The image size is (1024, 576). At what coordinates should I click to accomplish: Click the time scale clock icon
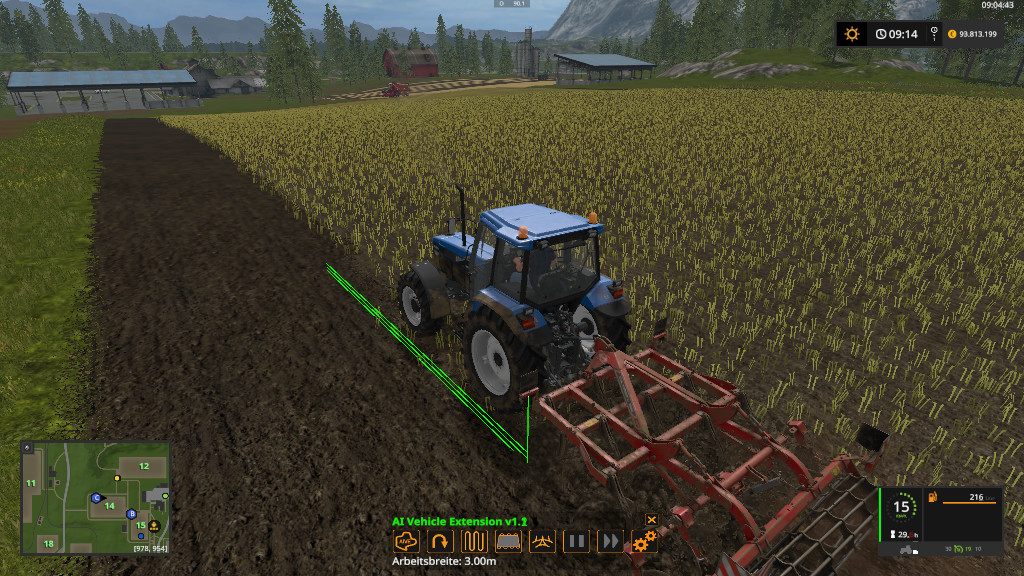pyautogui.click(x=881, y=34)
